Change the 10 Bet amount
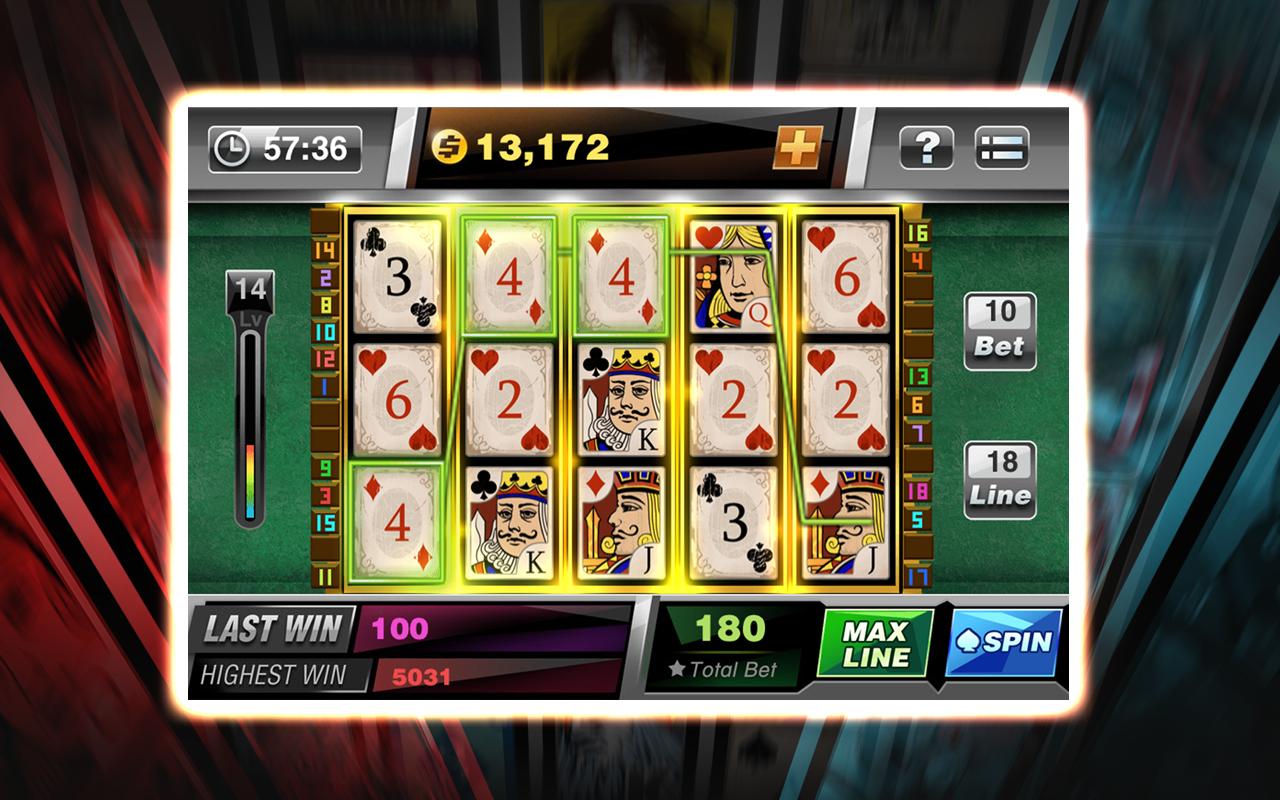This screenshot has height=800, width=1280. pos(999,331)
